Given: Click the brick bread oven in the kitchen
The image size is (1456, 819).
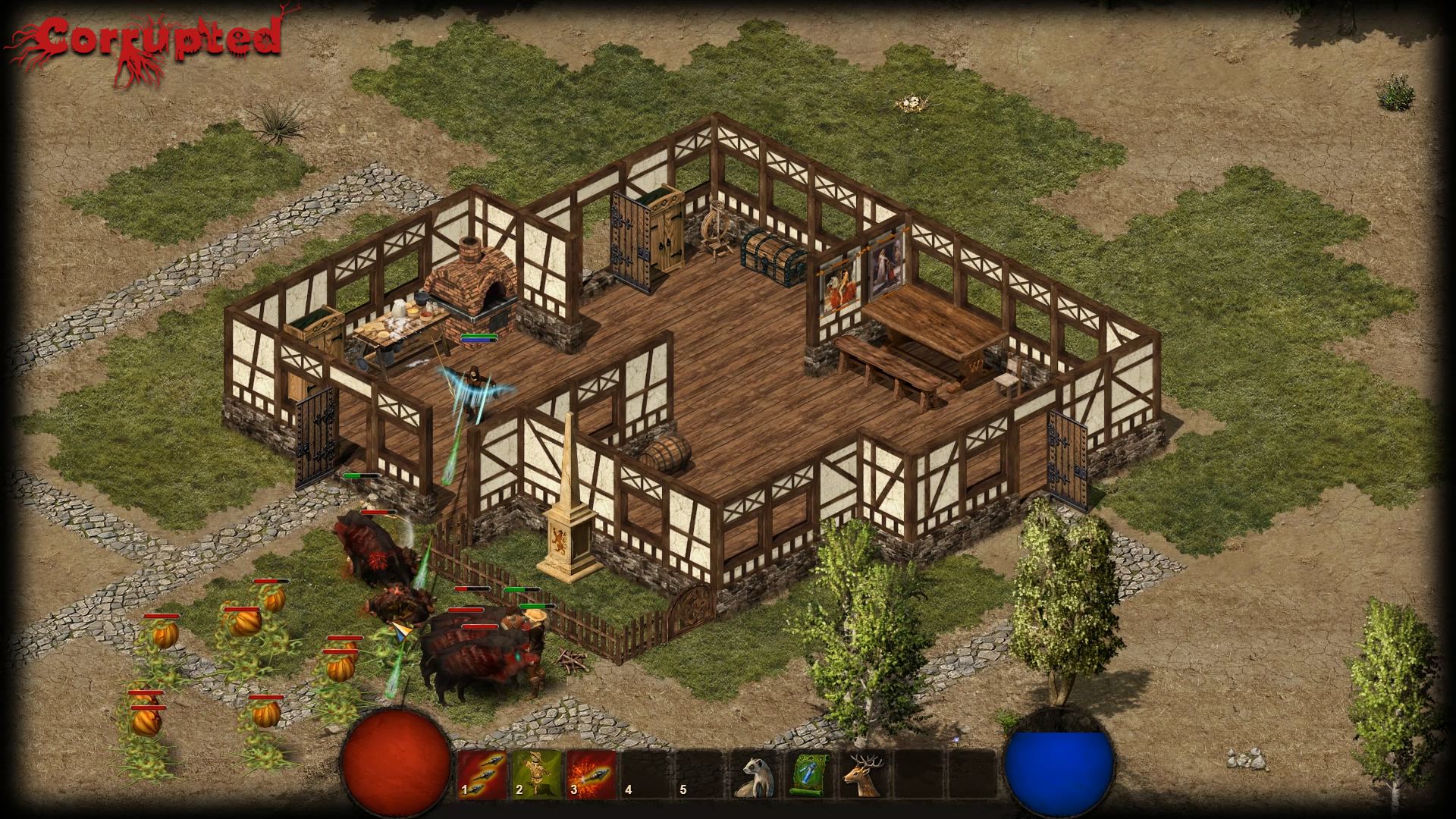Looking at the screenshot, I should click(474, 288).
